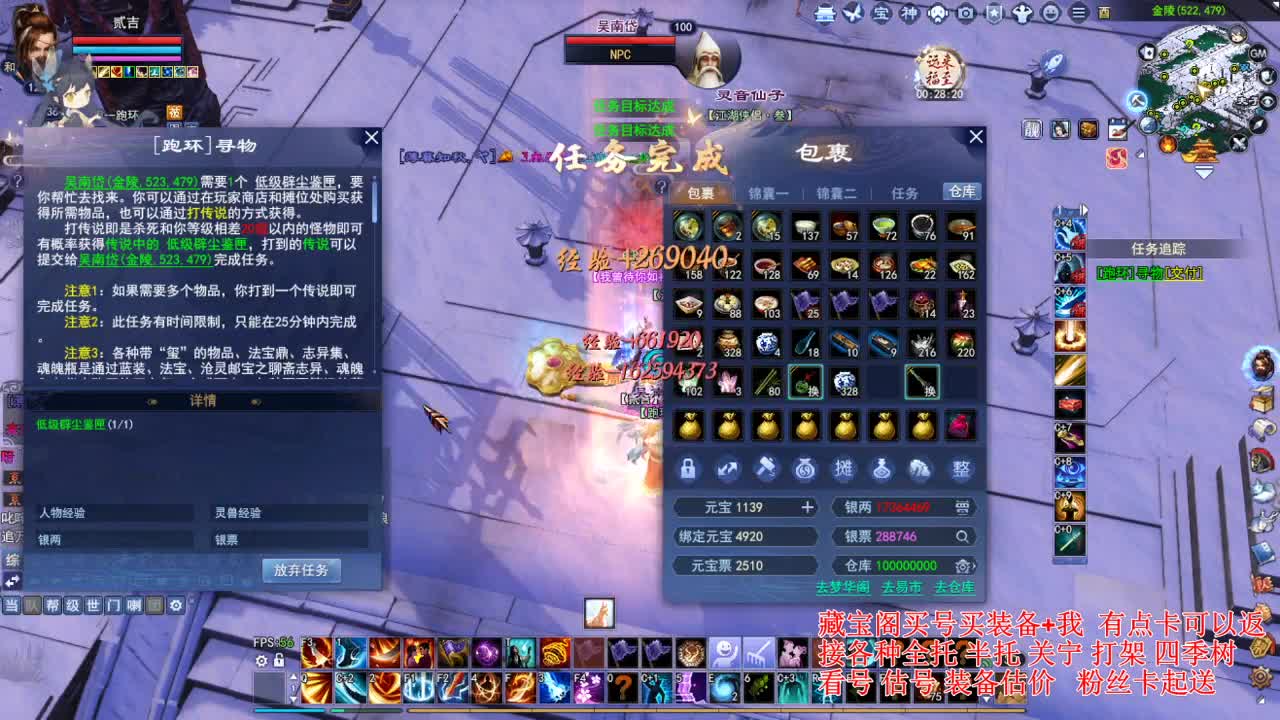The width and height of the screenshot is (1280, 720).
Task: Open warehouse settings via the gear icon
Action: pos(963,565)
